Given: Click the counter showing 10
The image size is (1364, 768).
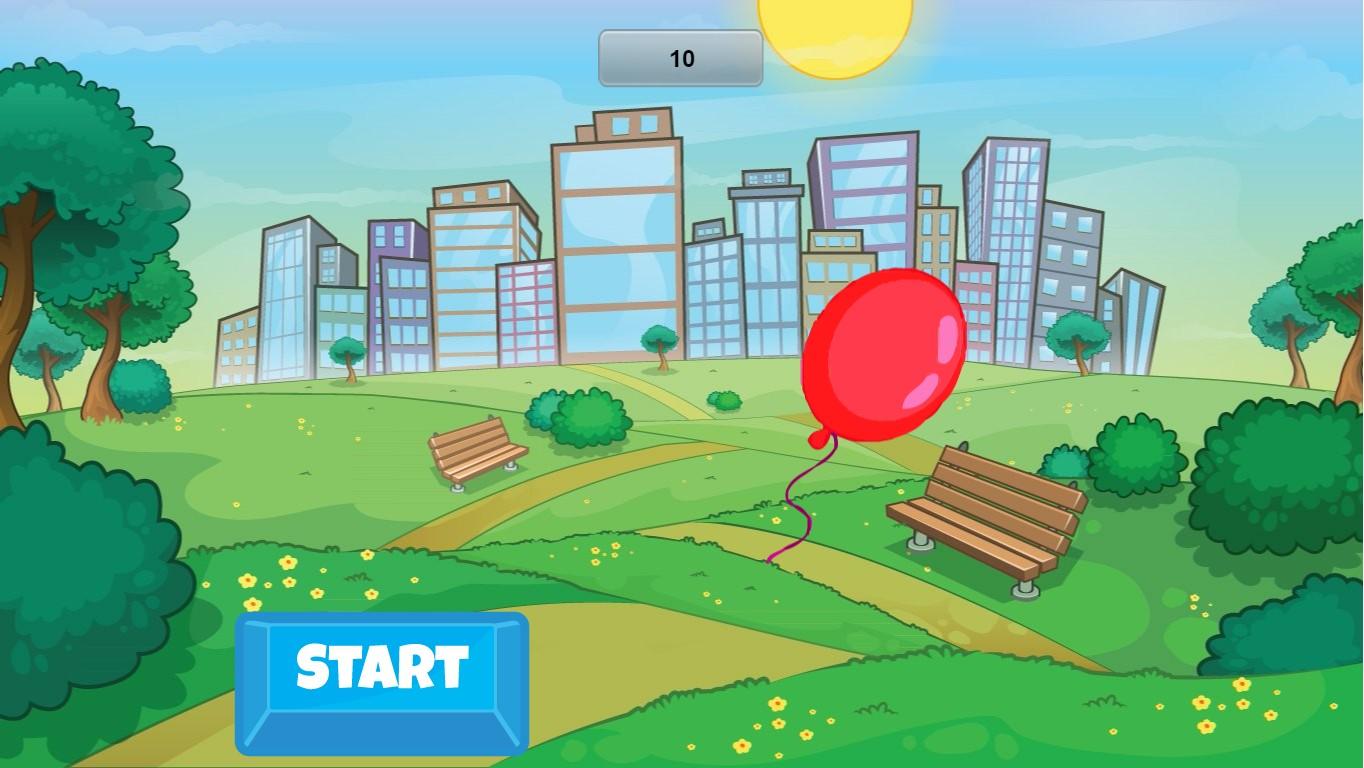Looking at the screenshot, I should click(x=681, y=57).
